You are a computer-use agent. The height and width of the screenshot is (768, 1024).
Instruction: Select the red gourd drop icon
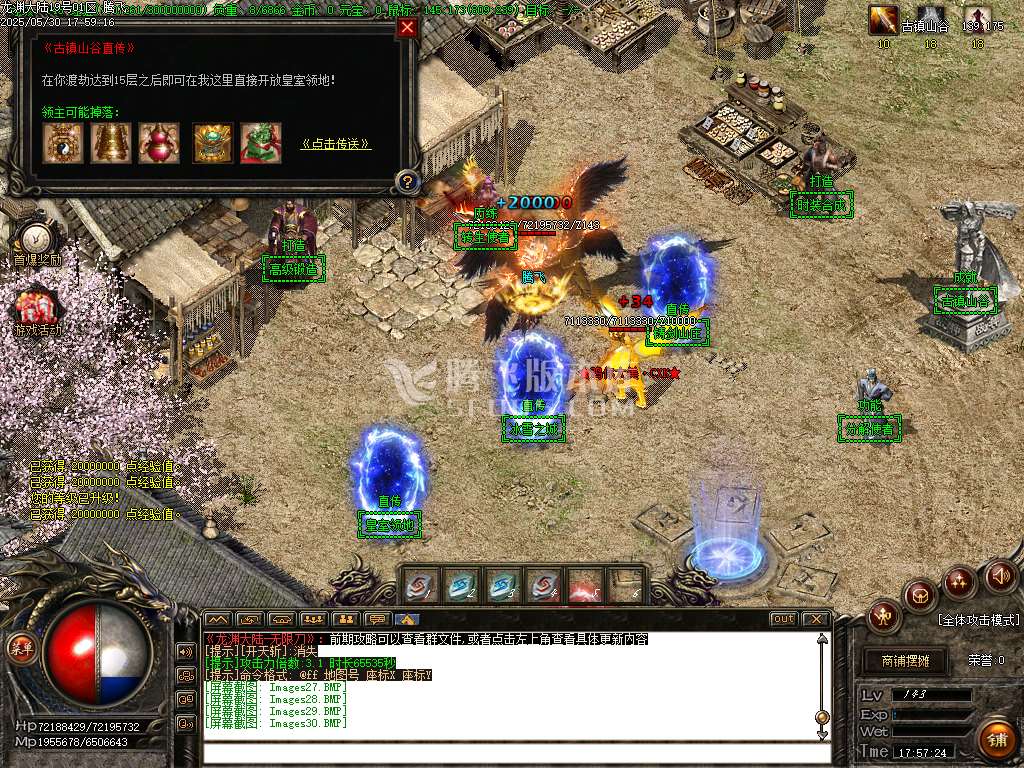coord(159,144)
